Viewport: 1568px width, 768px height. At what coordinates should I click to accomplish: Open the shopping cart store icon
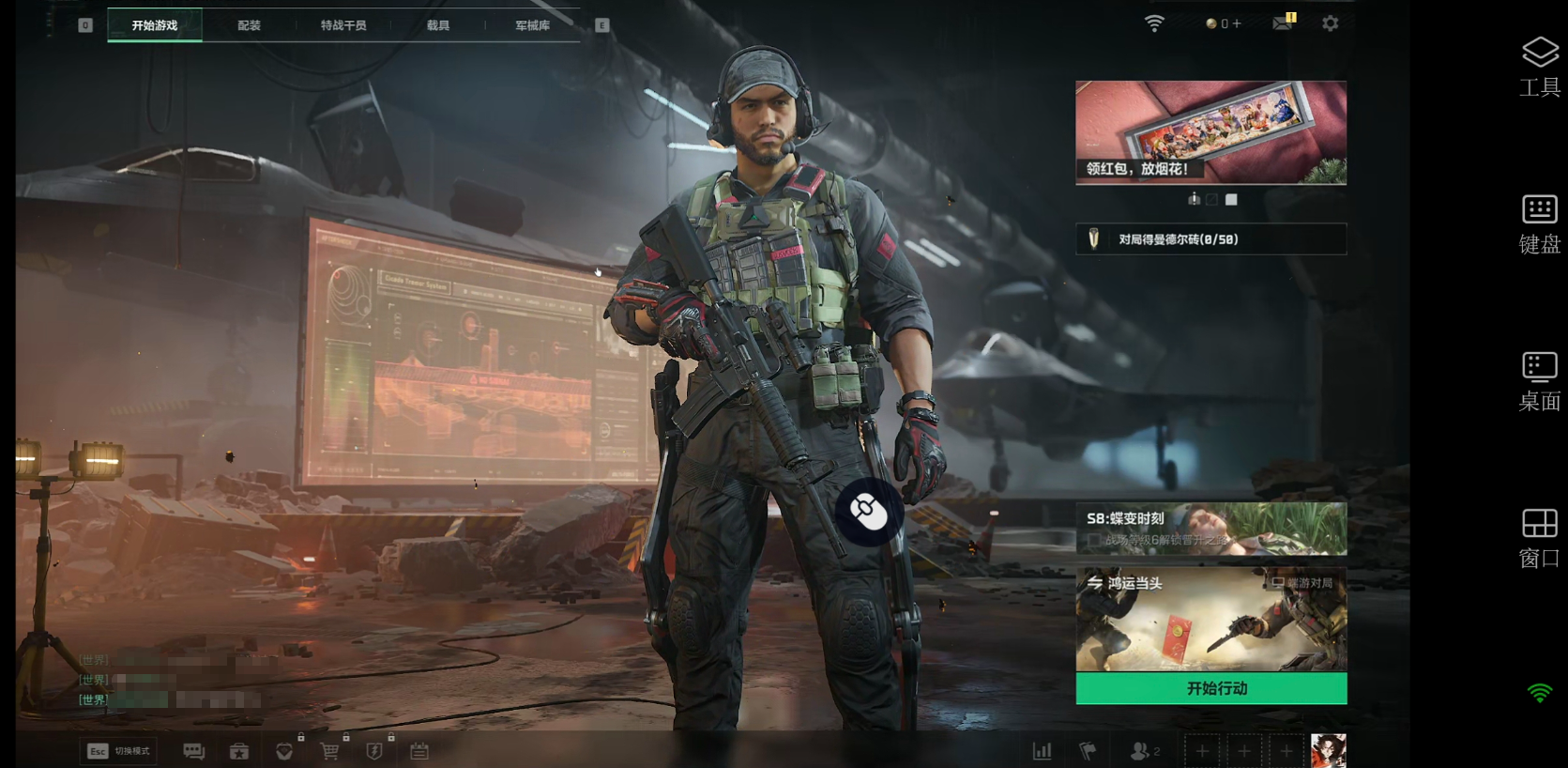pos(329,751)
